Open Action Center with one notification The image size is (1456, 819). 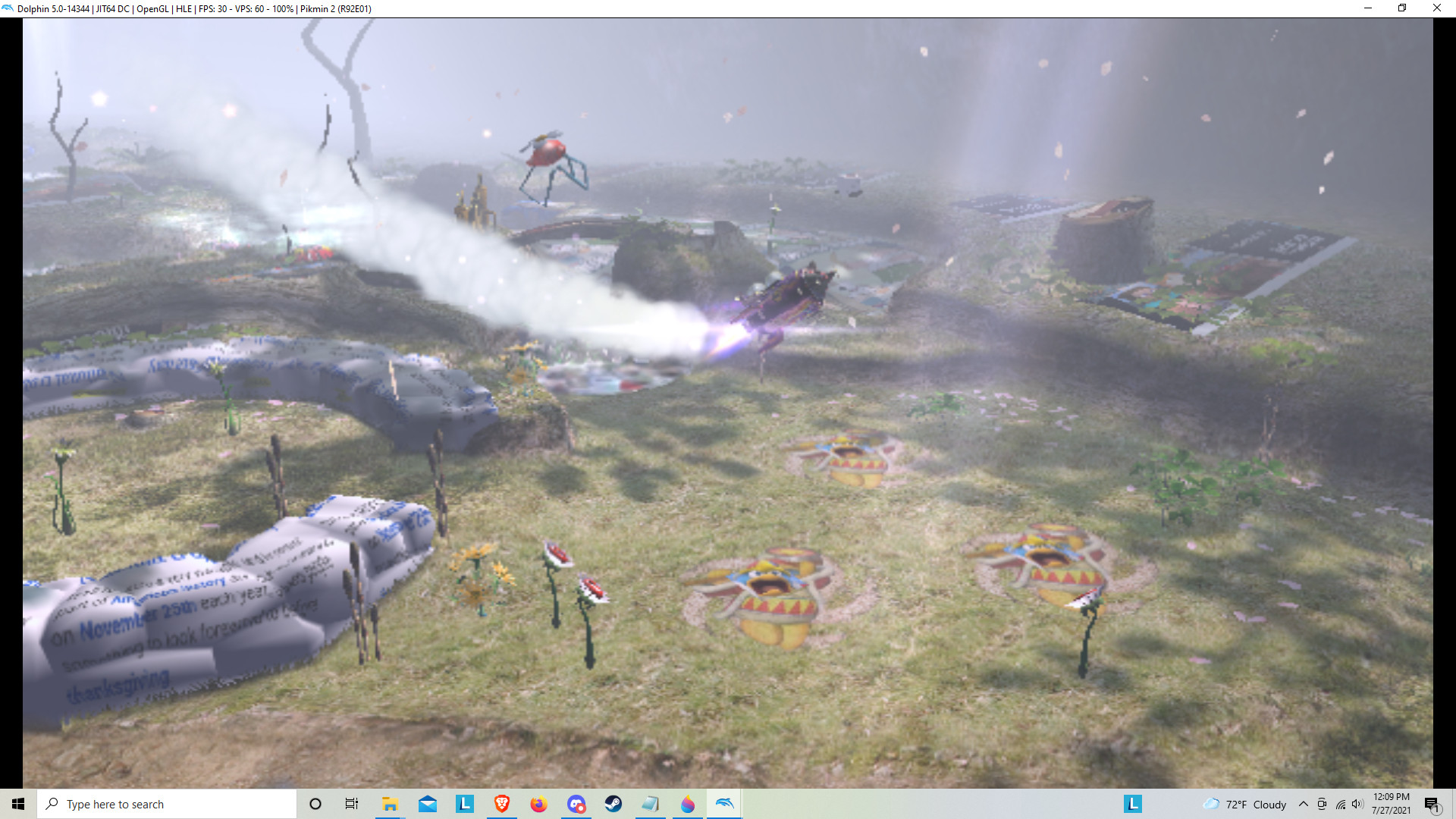(x=1431, y=804)
